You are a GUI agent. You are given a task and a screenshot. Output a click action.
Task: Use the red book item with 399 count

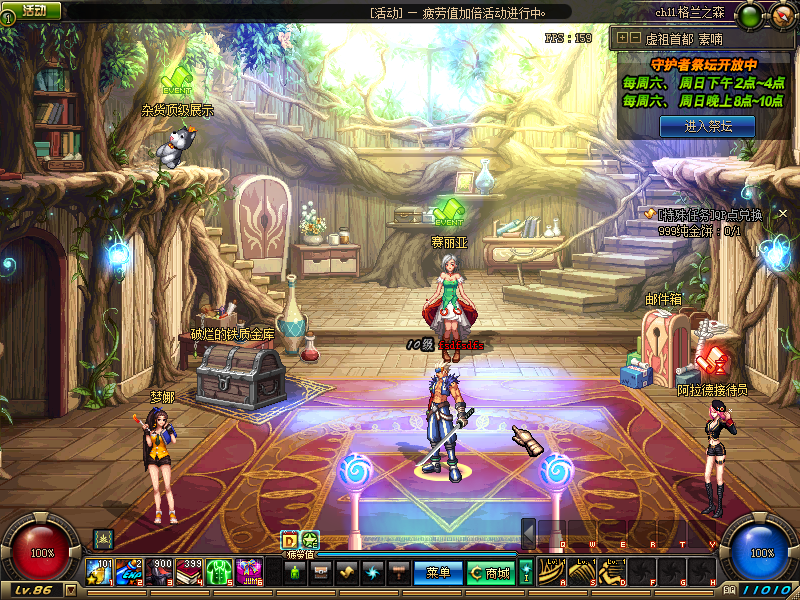click(190, 572)
